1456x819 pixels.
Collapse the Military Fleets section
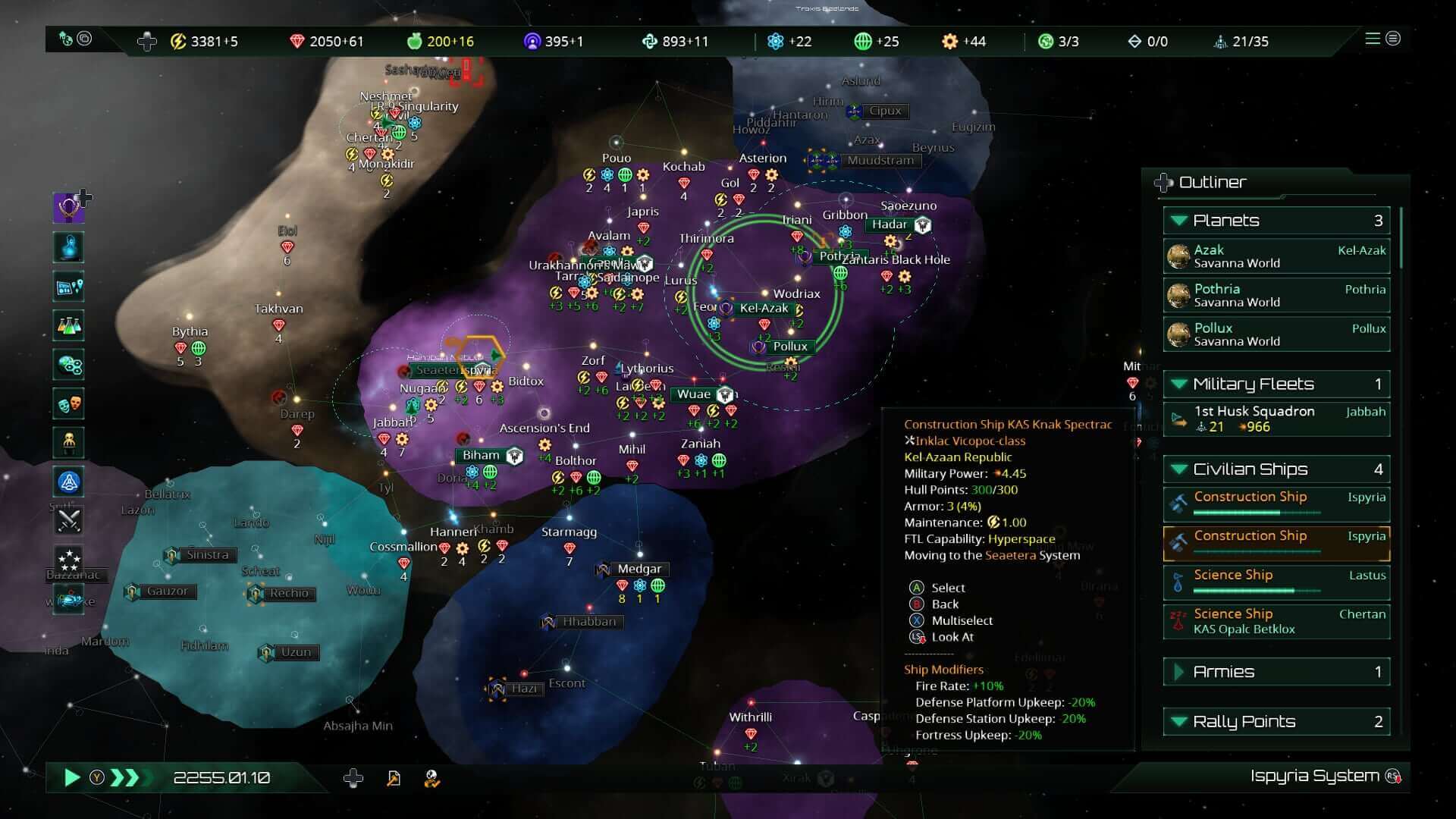click(1178, 384)
